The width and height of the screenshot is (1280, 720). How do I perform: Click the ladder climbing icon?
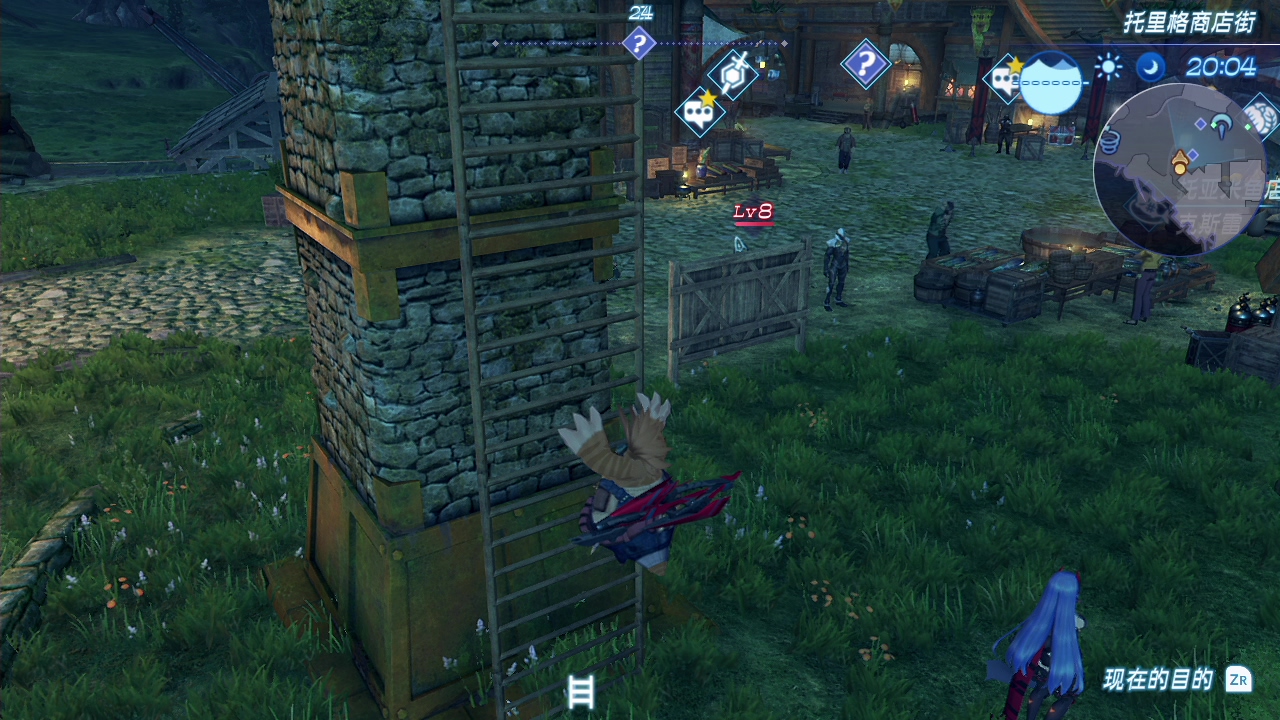pyautogui.click(x=581, y=692)
